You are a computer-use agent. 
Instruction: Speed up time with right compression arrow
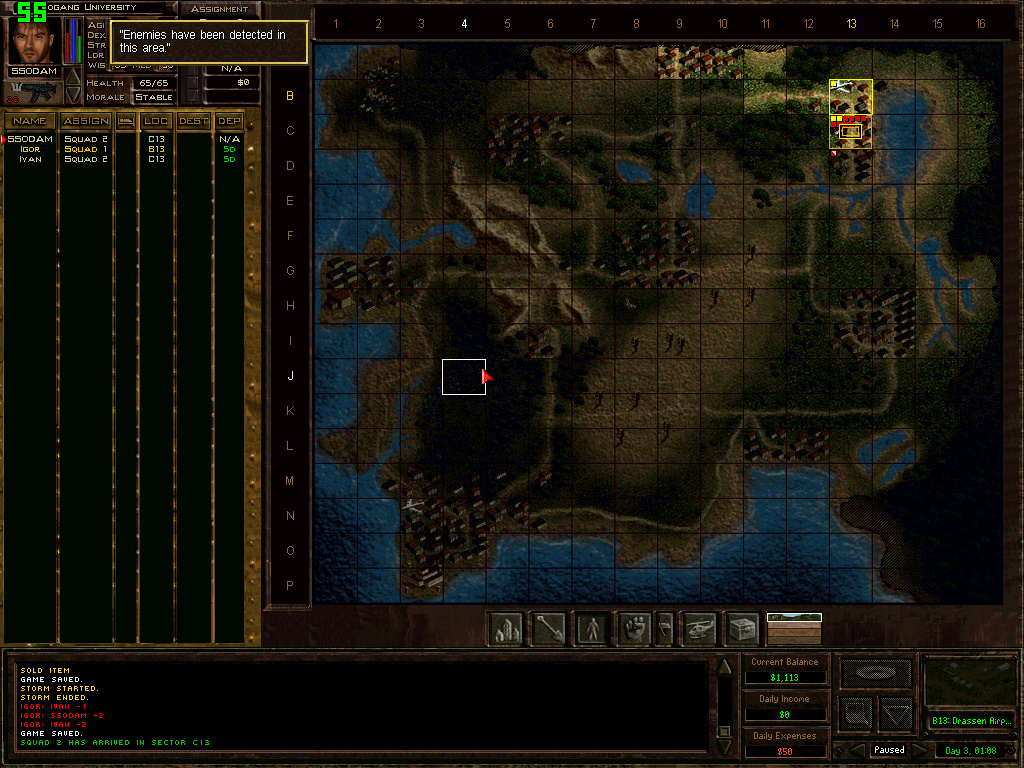tap(919, 750)
